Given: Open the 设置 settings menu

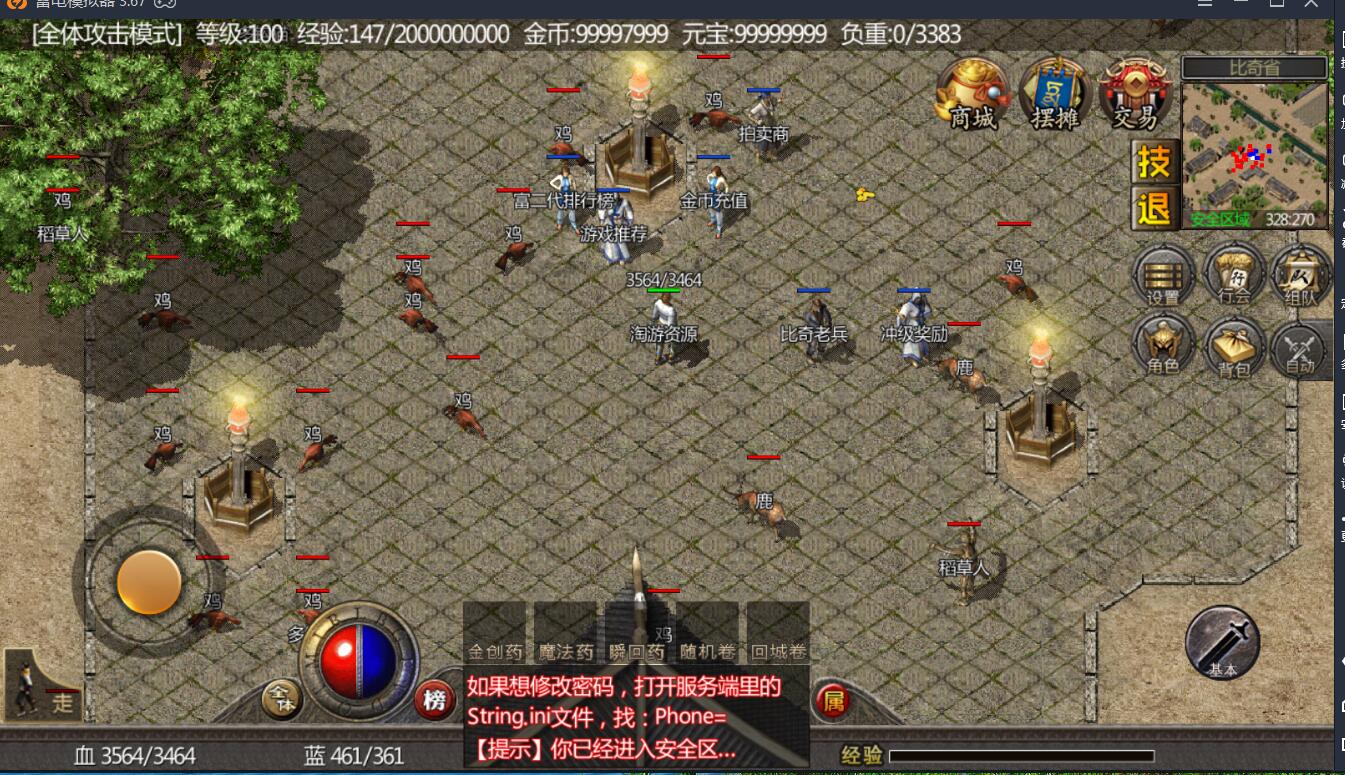Looking at the screenshot, I should tap(1163, 275).
